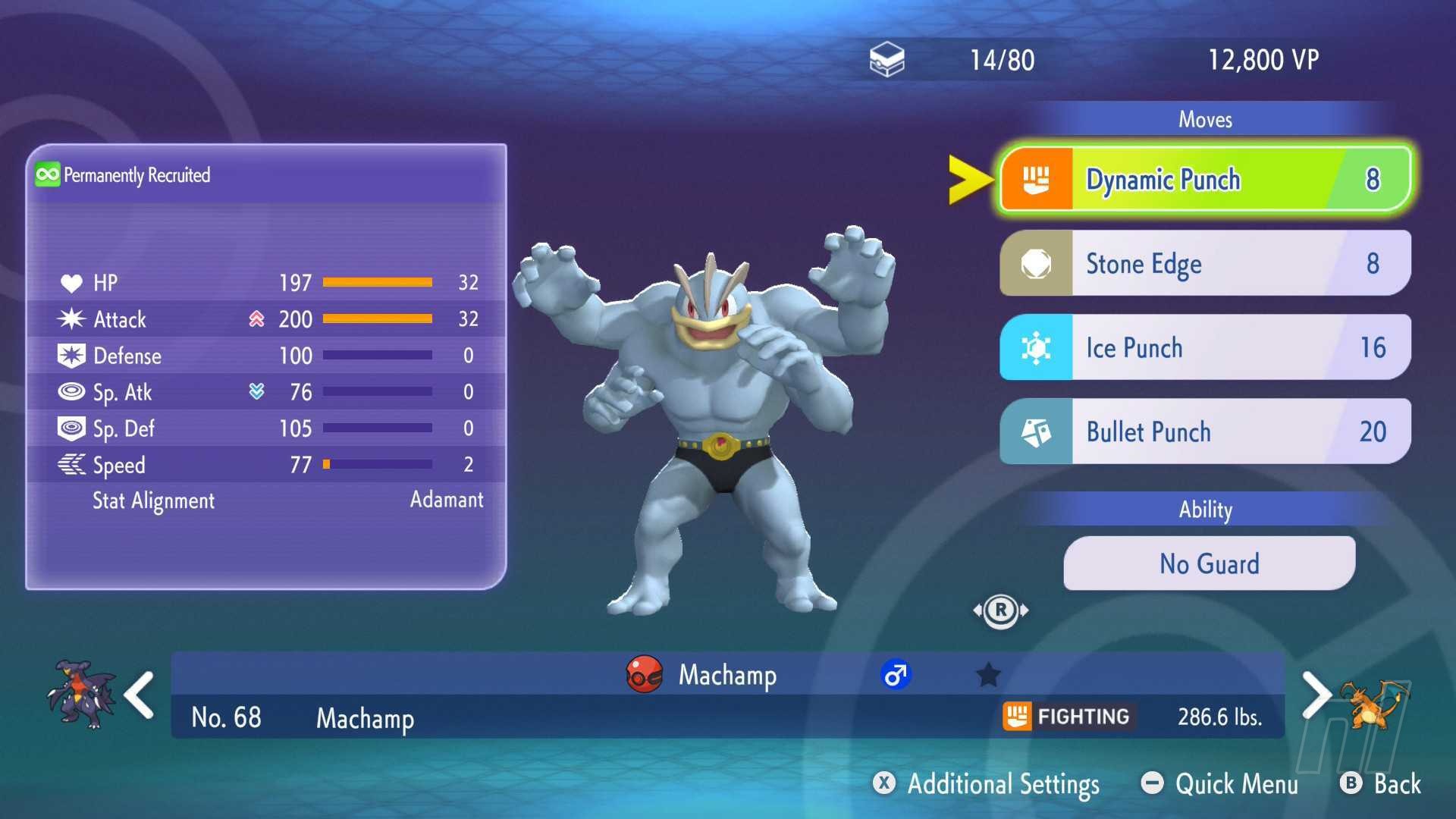Go to next Pokémon with right arrow
The image size is (1456, 819).
[x=1316, y=695]
